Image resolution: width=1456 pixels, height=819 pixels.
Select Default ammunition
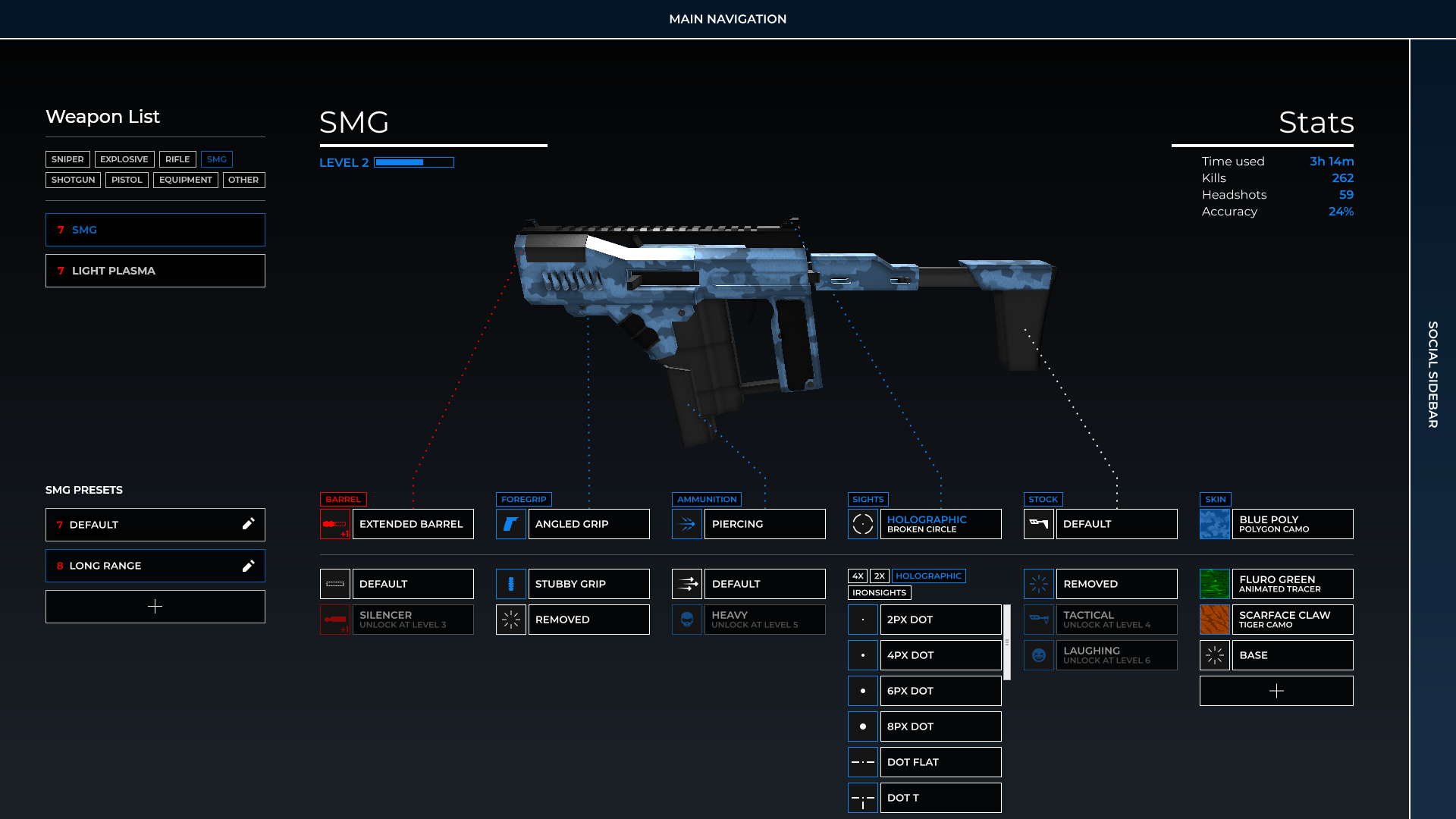tap(764, 584)
